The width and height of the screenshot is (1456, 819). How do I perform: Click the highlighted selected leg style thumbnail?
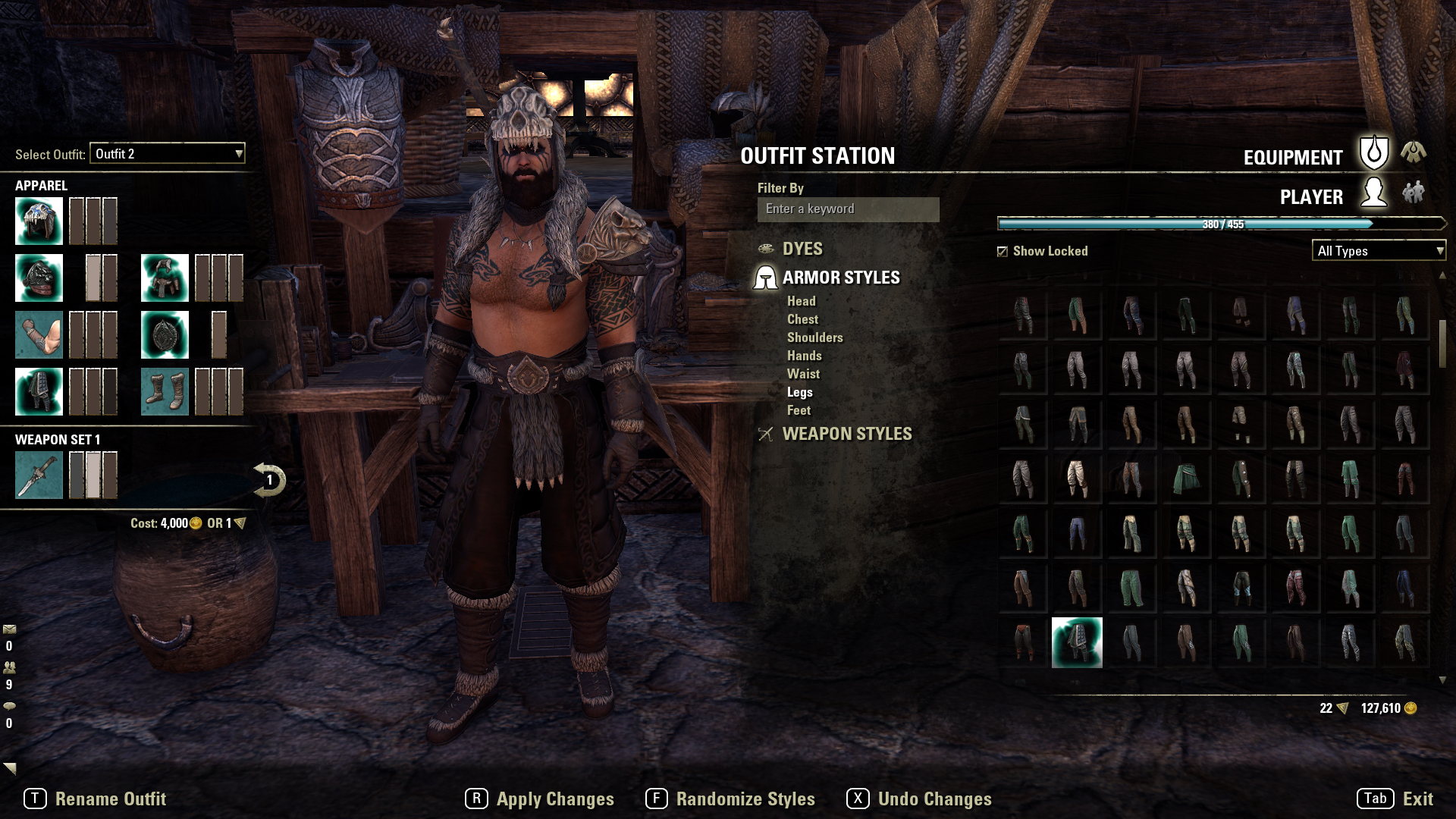tap(1077, 642)
